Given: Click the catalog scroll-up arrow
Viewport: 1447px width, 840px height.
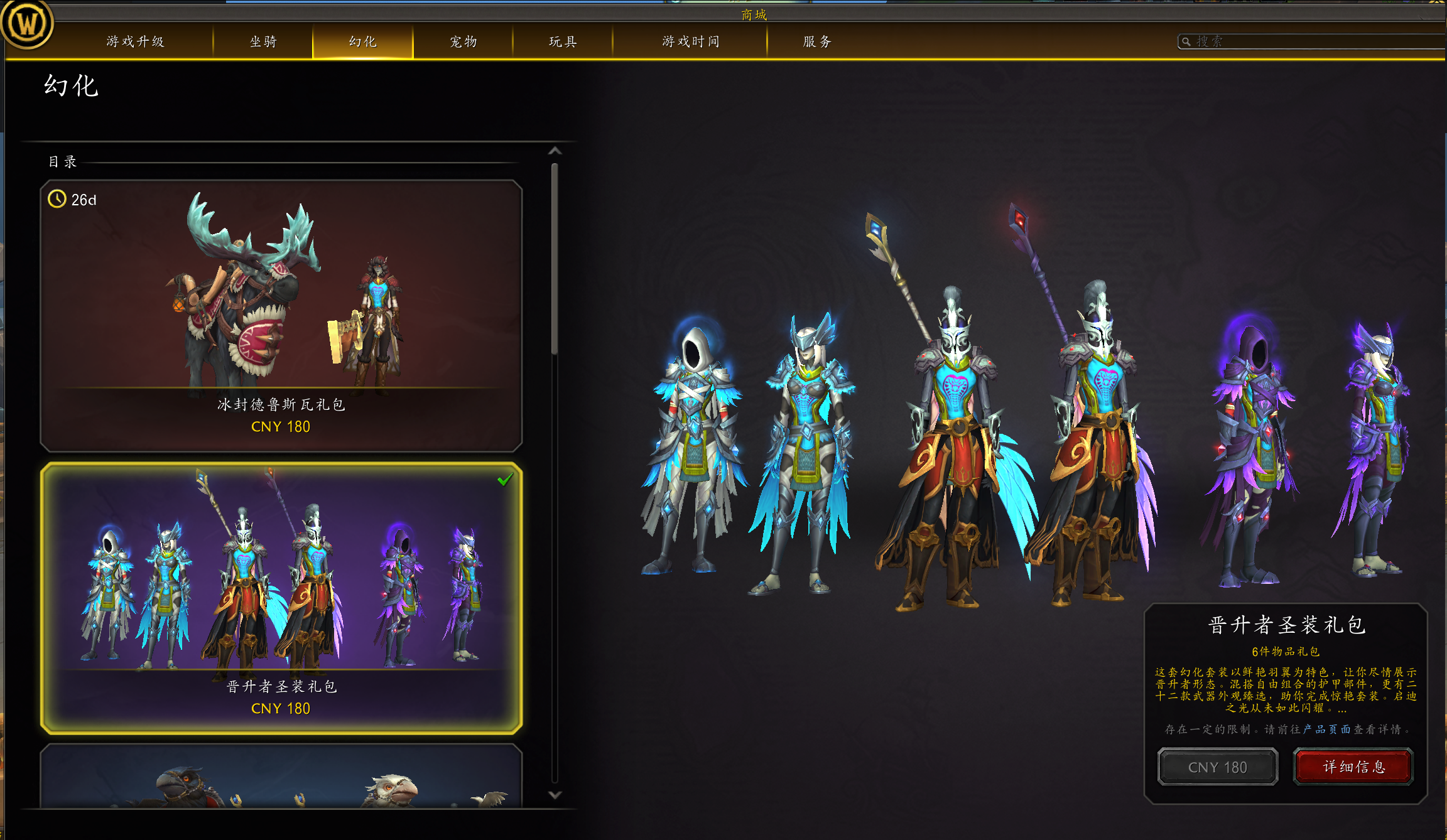Looking at the screenshot, I should [x=555, y=151].
